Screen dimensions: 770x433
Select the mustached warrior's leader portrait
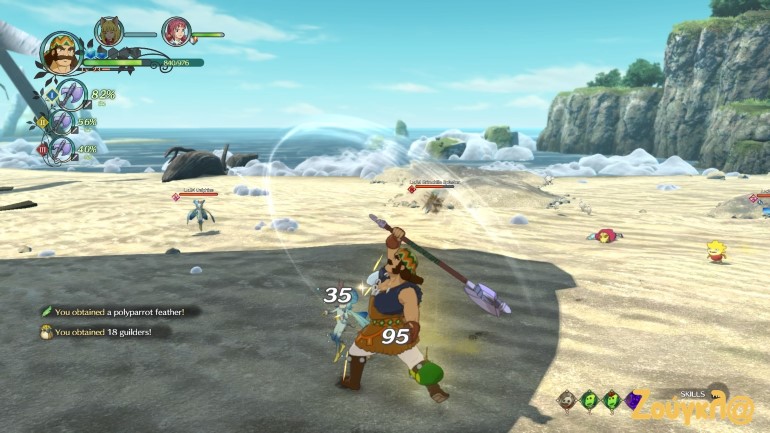coord(61,55)
